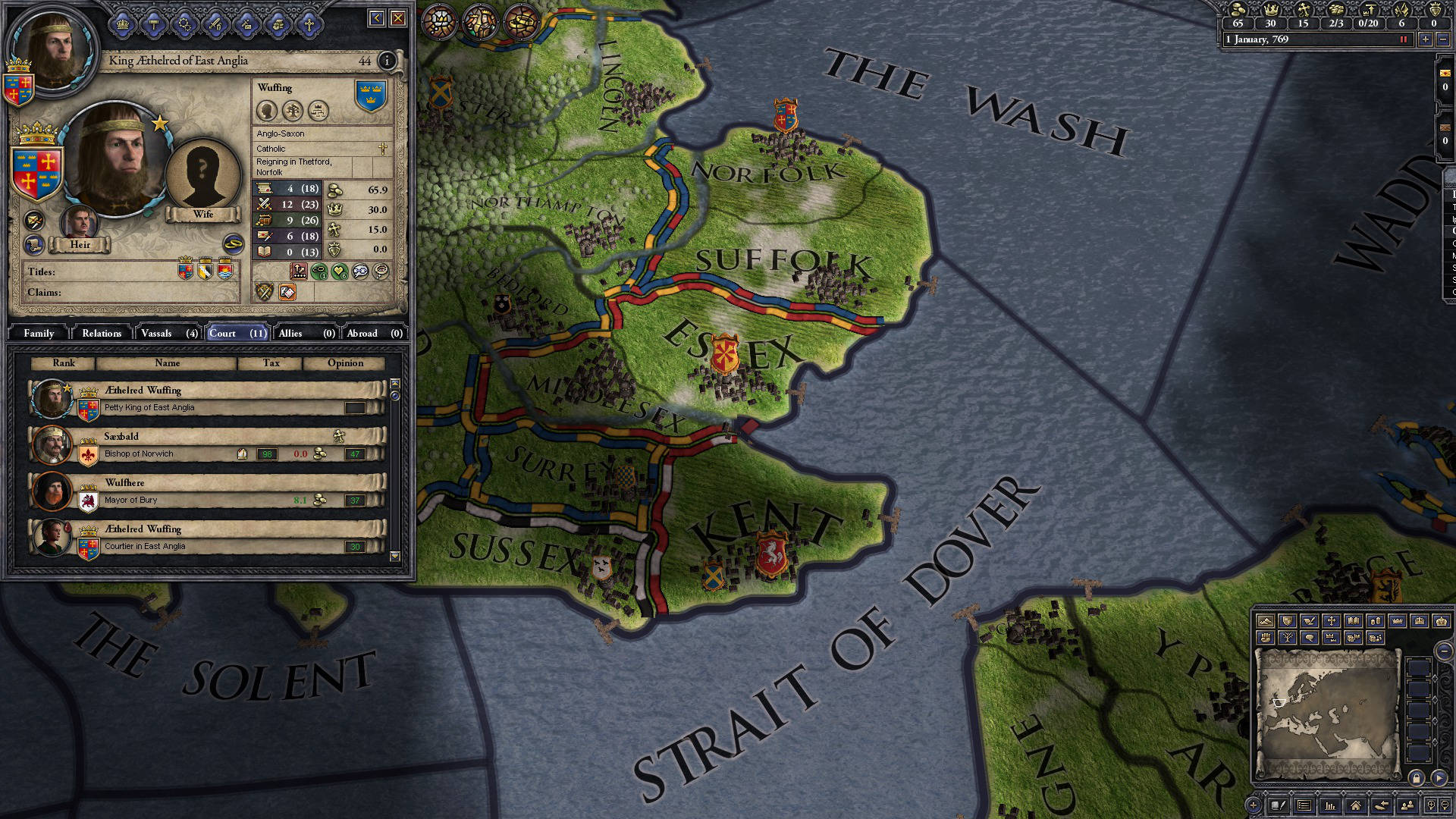Decrease game speed with the minus button
Viewport: 1456px width, 819px height.
point(1442,39)
